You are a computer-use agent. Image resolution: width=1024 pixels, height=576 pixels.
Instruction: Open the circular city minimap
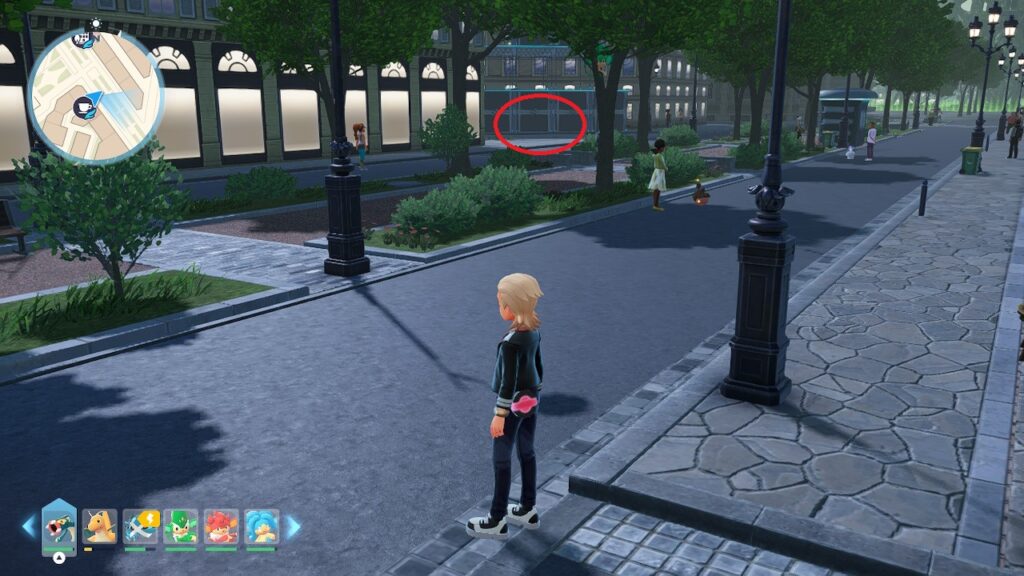(x=96, y=96)
